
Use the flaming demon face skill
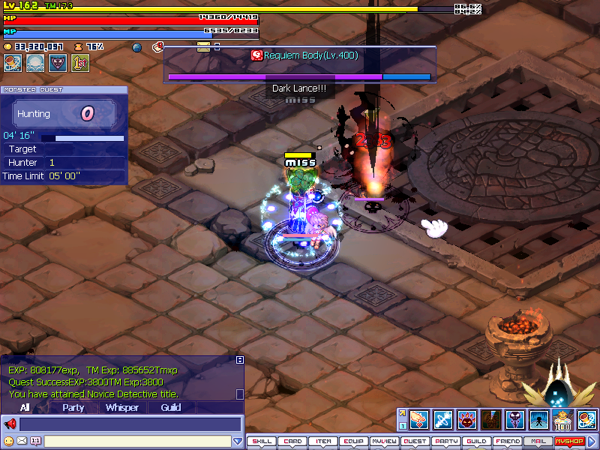click(x=465, y=419)
